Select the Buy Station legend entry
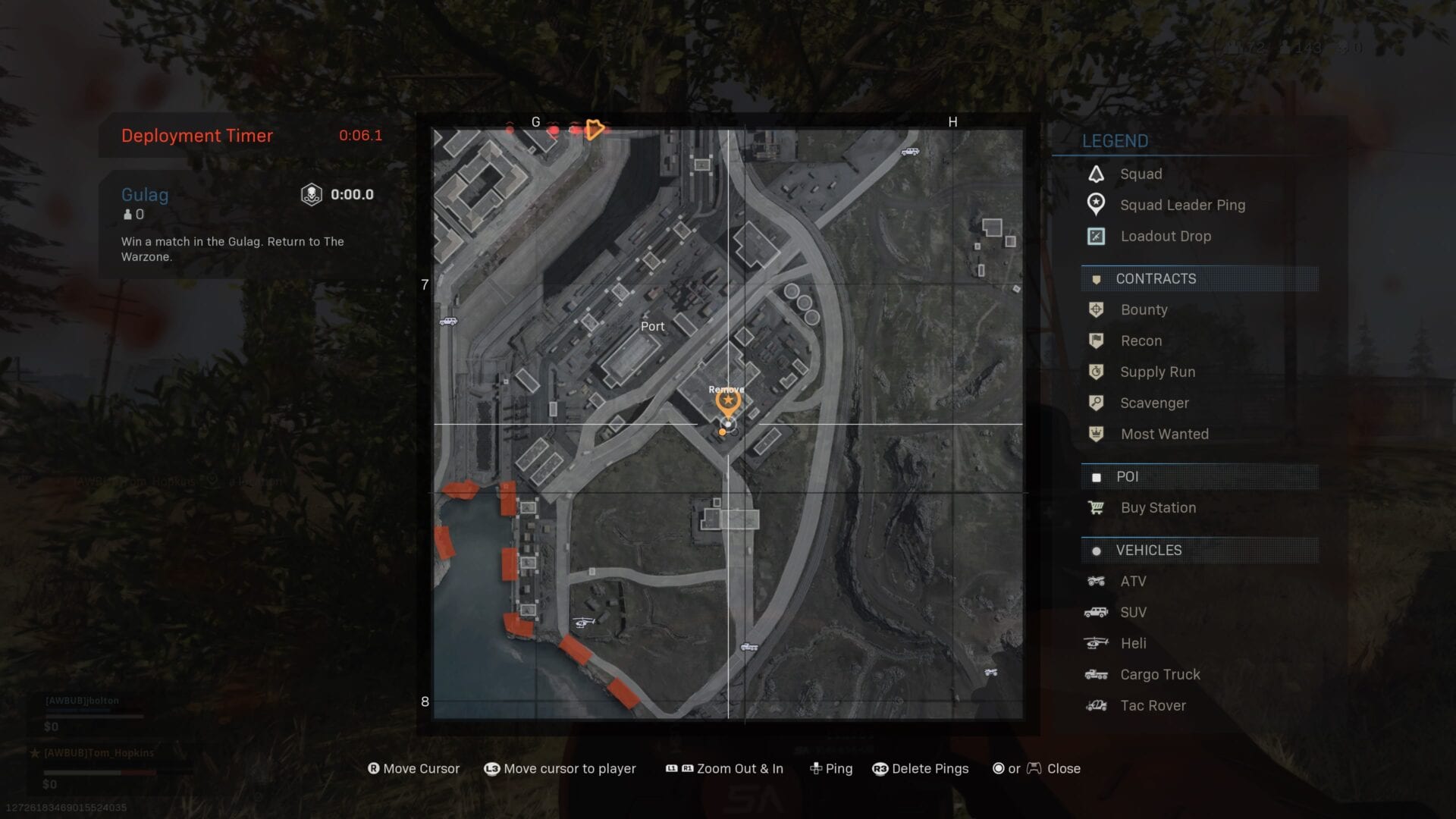Image resolution: width=1456 pixels, height=819 pixels. tap(1158, 507)
